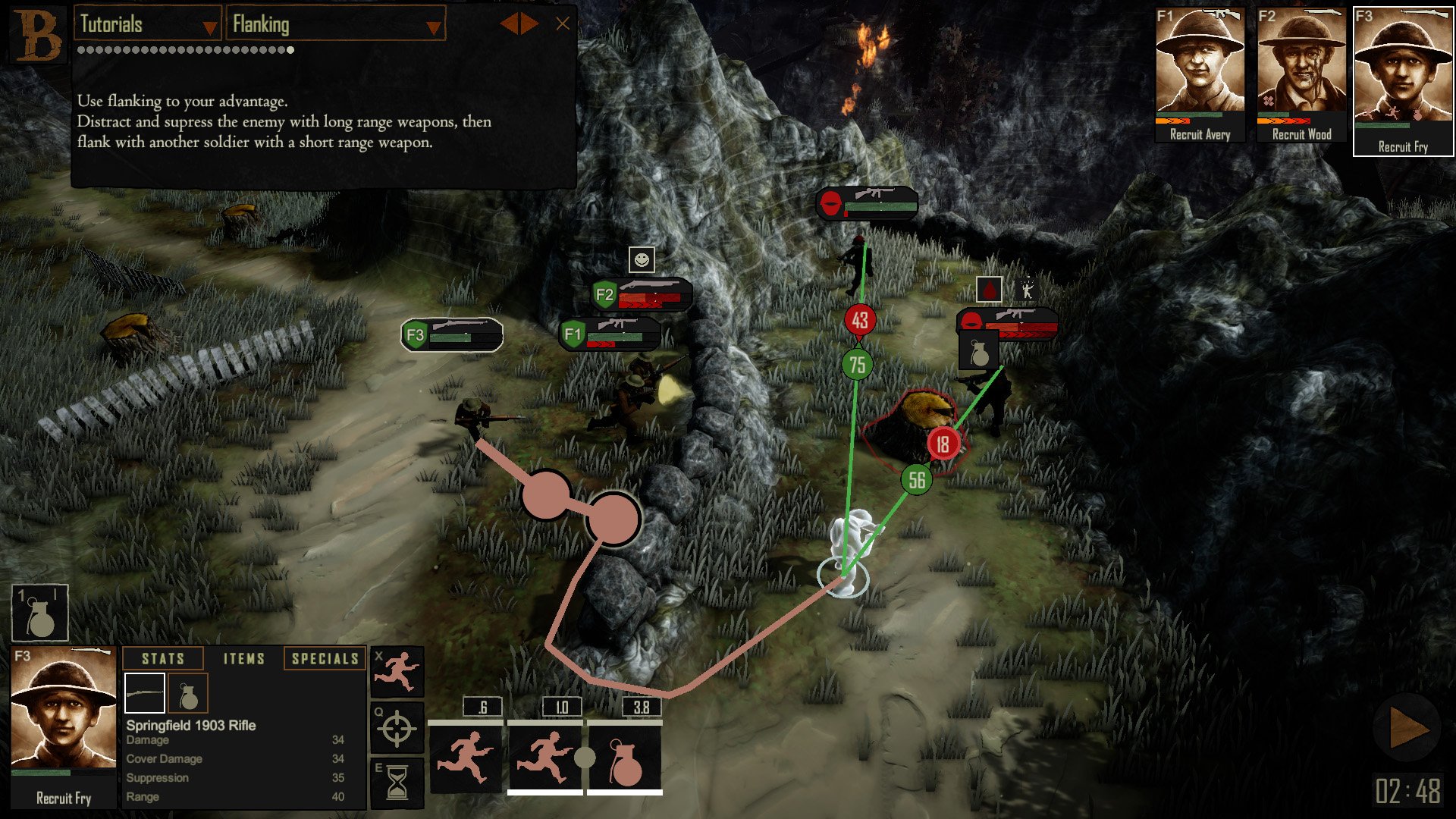This screenshot has width=1456, height=819.
Task: Select the grenade weapon slot beside the rifle
Action: (187, 693)
